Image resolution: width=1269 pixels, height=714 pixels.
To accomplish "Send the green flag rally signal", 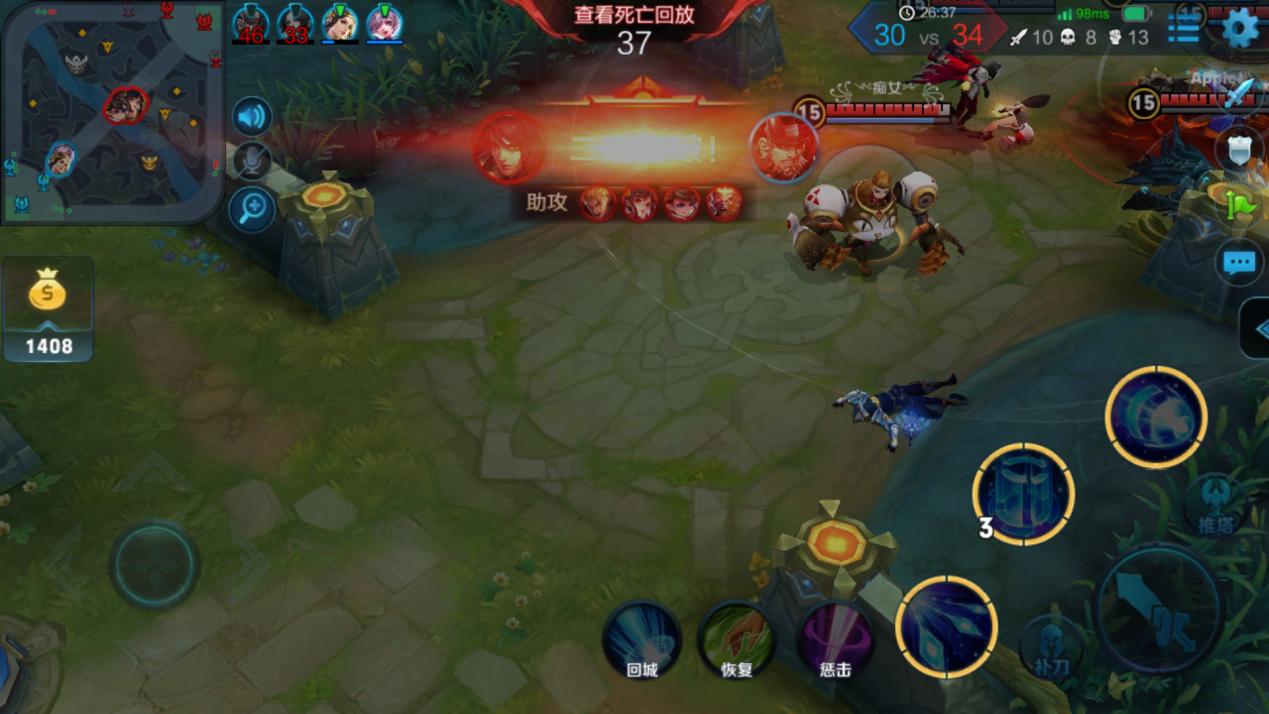I will 1240,205.
